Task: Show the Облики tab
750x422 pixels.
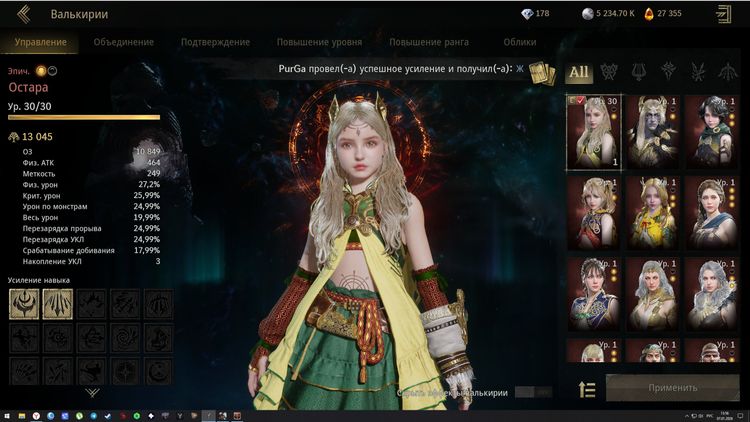Action: (520, 42)
